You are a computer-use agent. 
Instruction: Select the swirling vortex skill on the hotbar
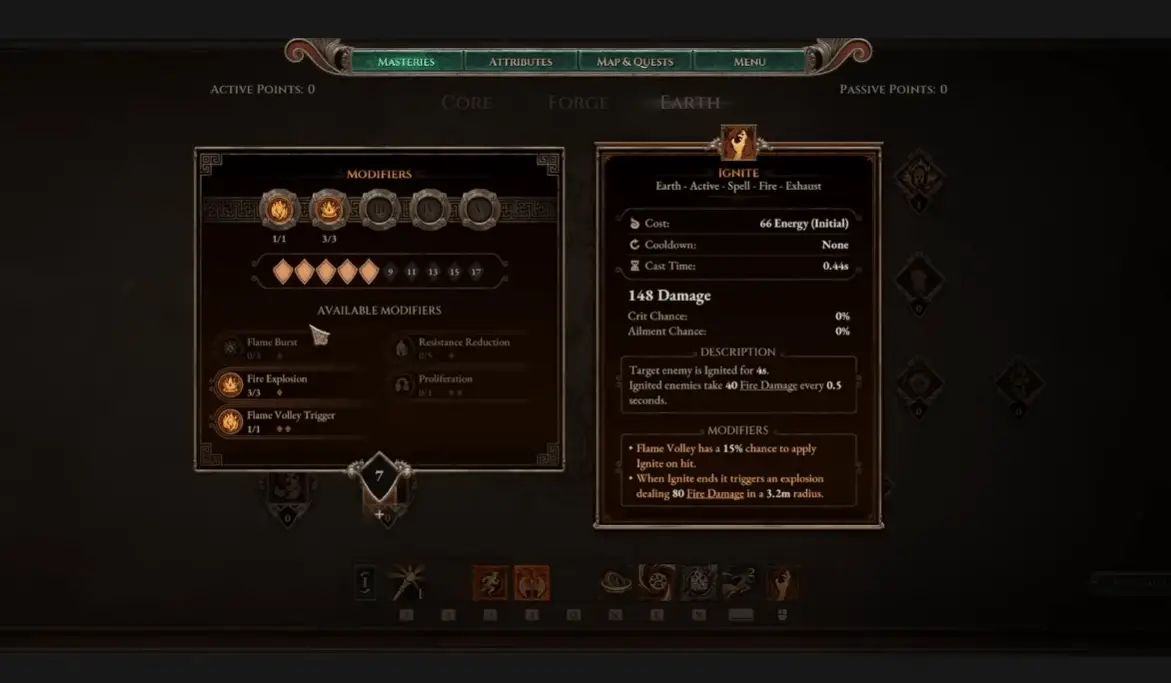tap(657, 583)
